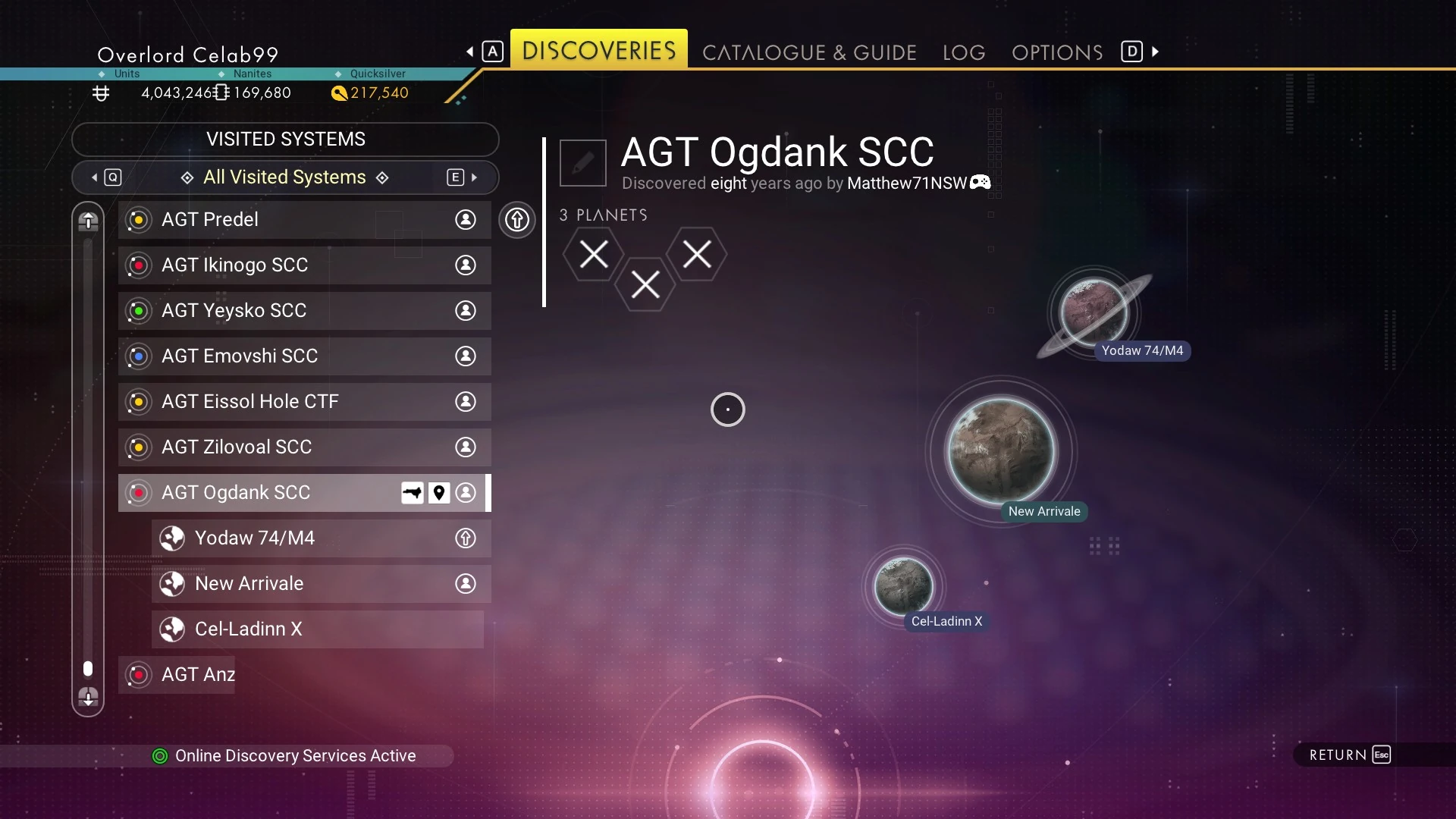Image resolution: width=1456 pixels, height=819 pixels.
Task: Jump to the top of the systems list
Action: [88, 221]
